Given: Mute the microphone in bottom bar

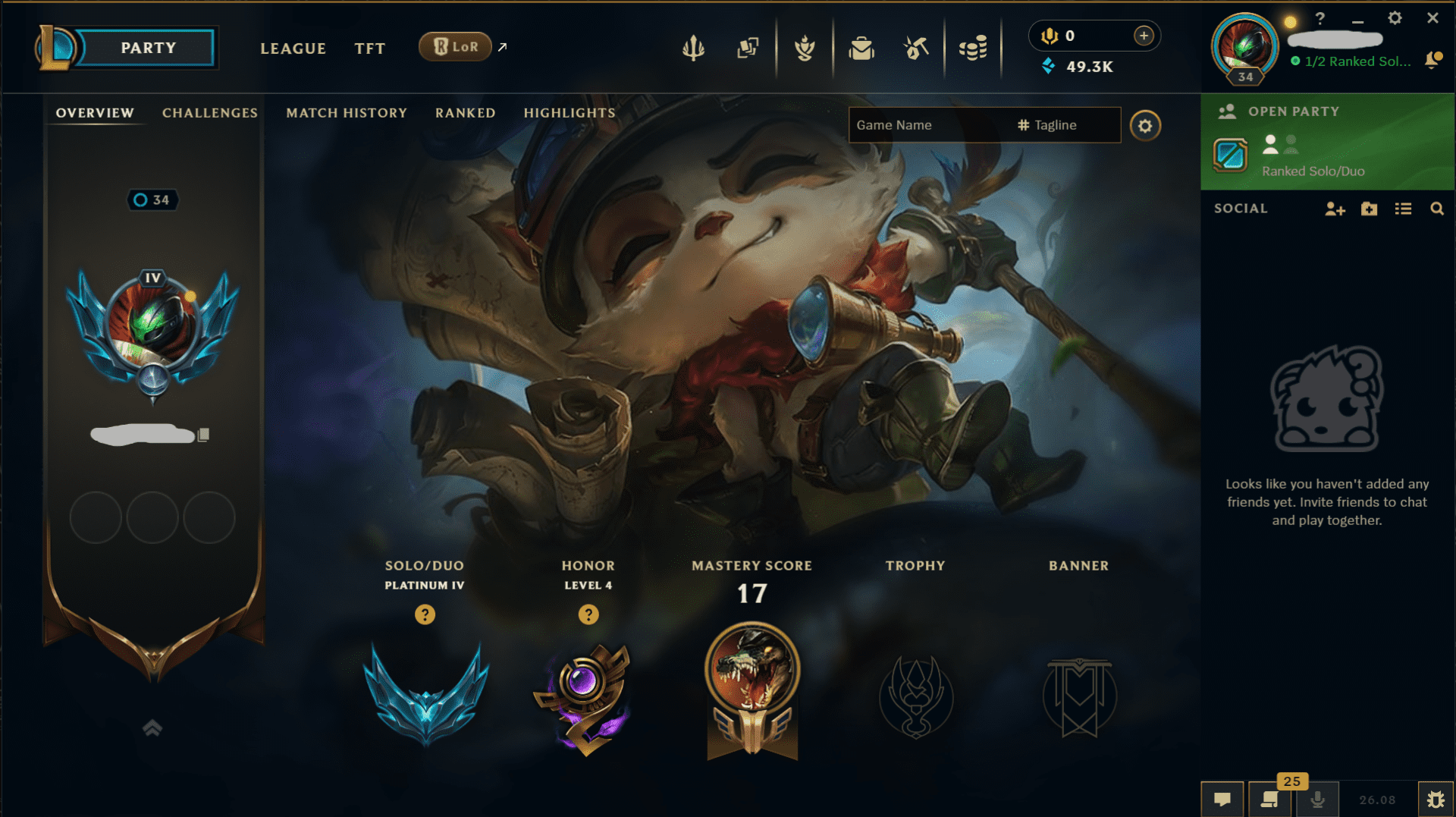Looking at the screenshot, I should point(1317,798).
